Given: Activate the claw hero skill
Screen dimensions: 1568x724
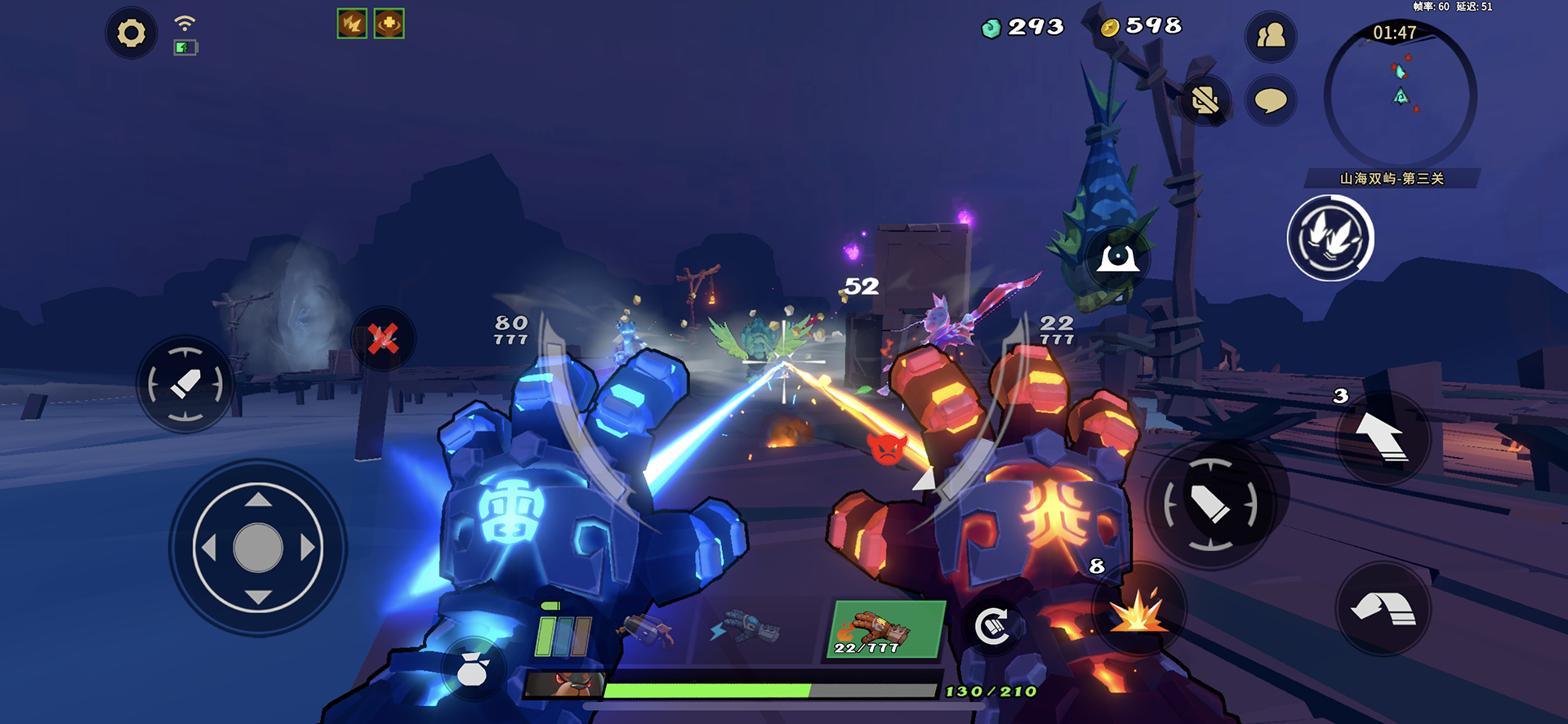Looking at the screenshot, I should point(1330,238).
